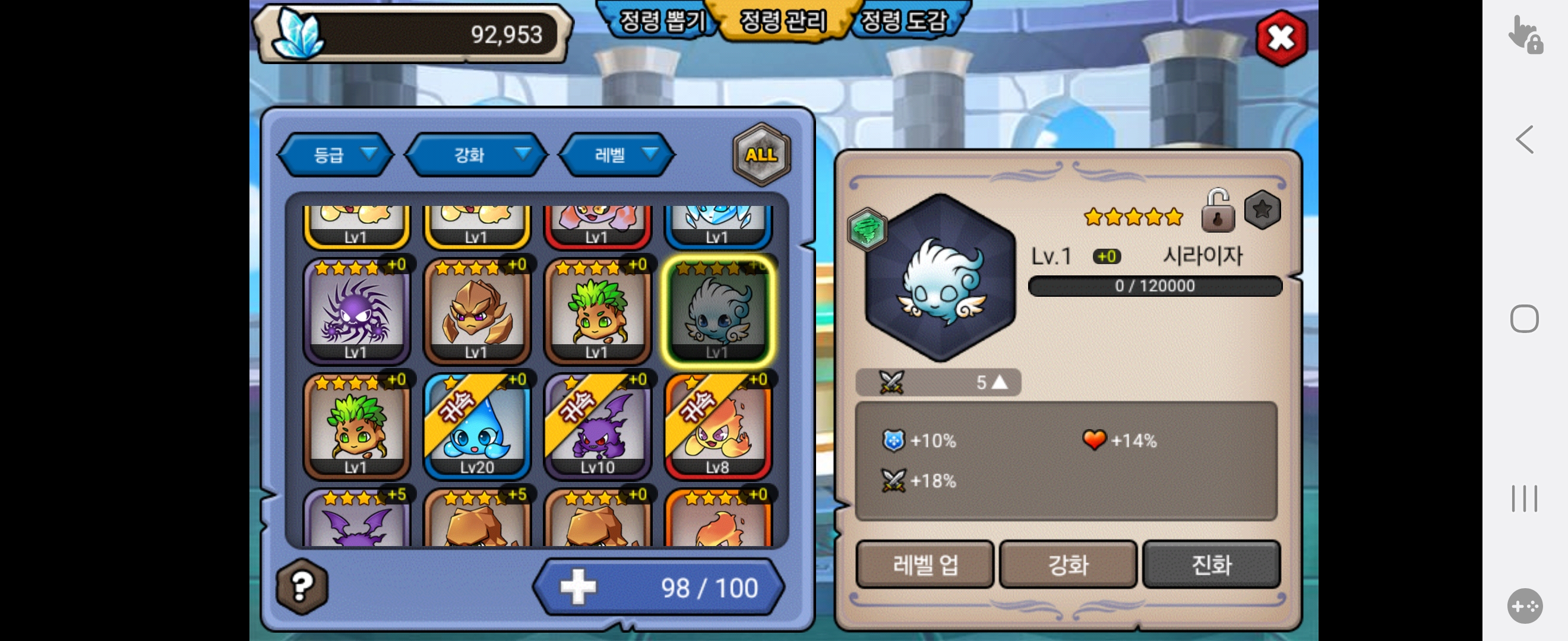This screenshot has height=641, width=1568.
Task: Choose the brown rock golem spirit
Action: click(x=476, y=312)
